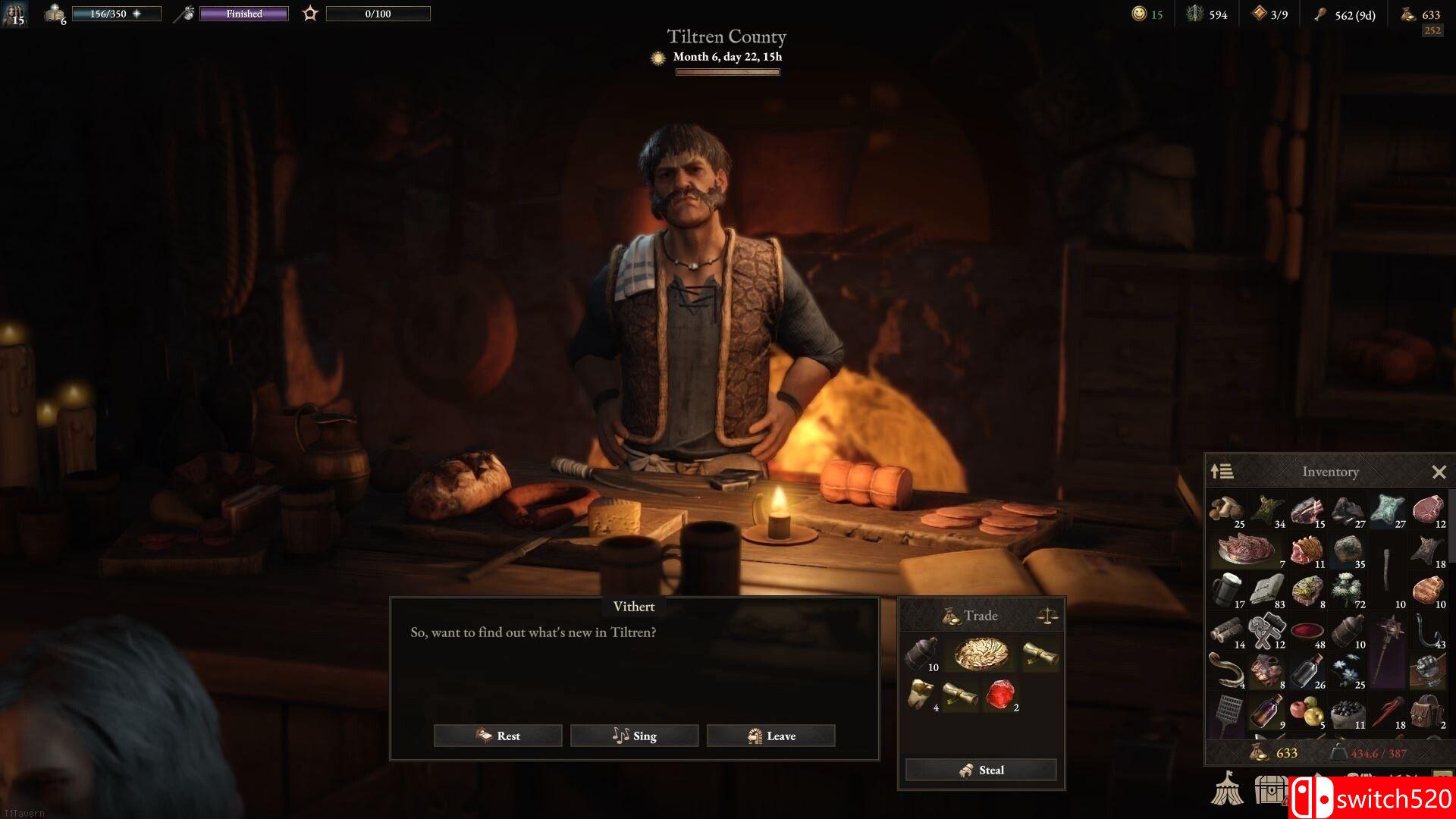The image size is (1456, 819).
Task: Leave the tavern conversation
Action: coord(770,736)
